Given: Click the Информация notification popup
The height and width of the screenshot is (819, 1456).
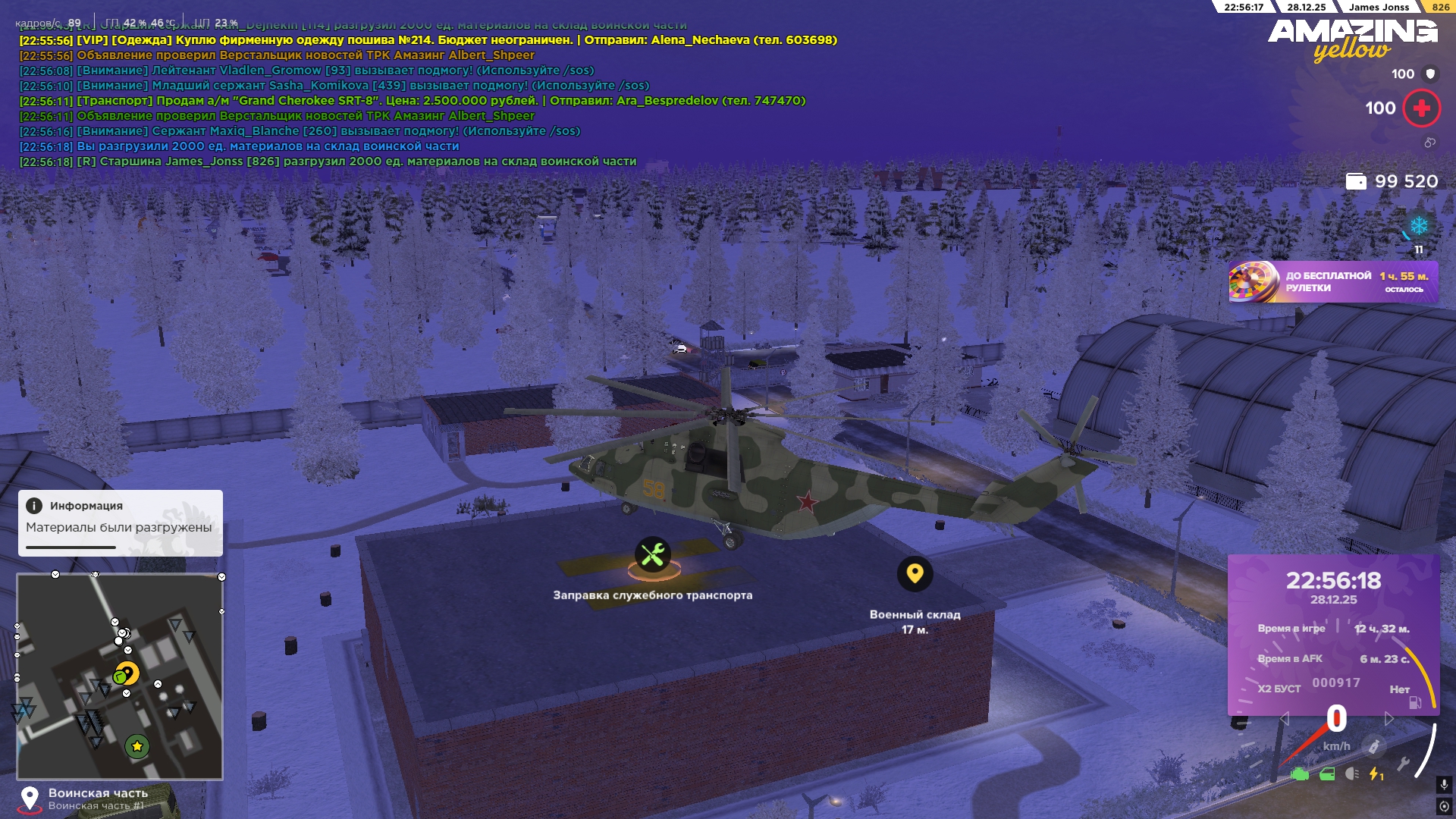Looking at the screenshot, I should [120, 522].
